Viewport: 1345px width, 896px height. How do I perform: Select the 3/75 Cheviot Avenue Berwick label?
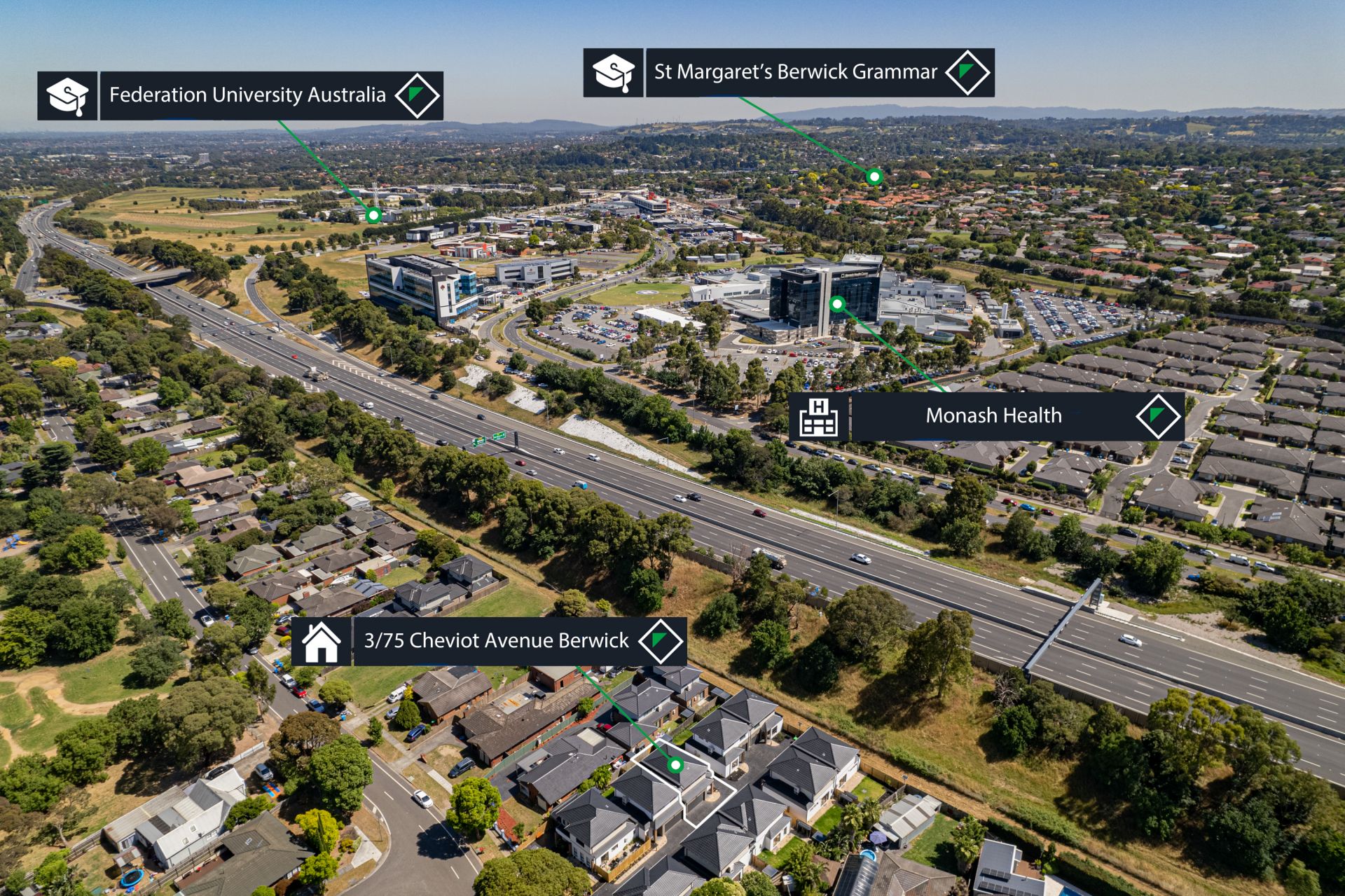click(496, 641)
